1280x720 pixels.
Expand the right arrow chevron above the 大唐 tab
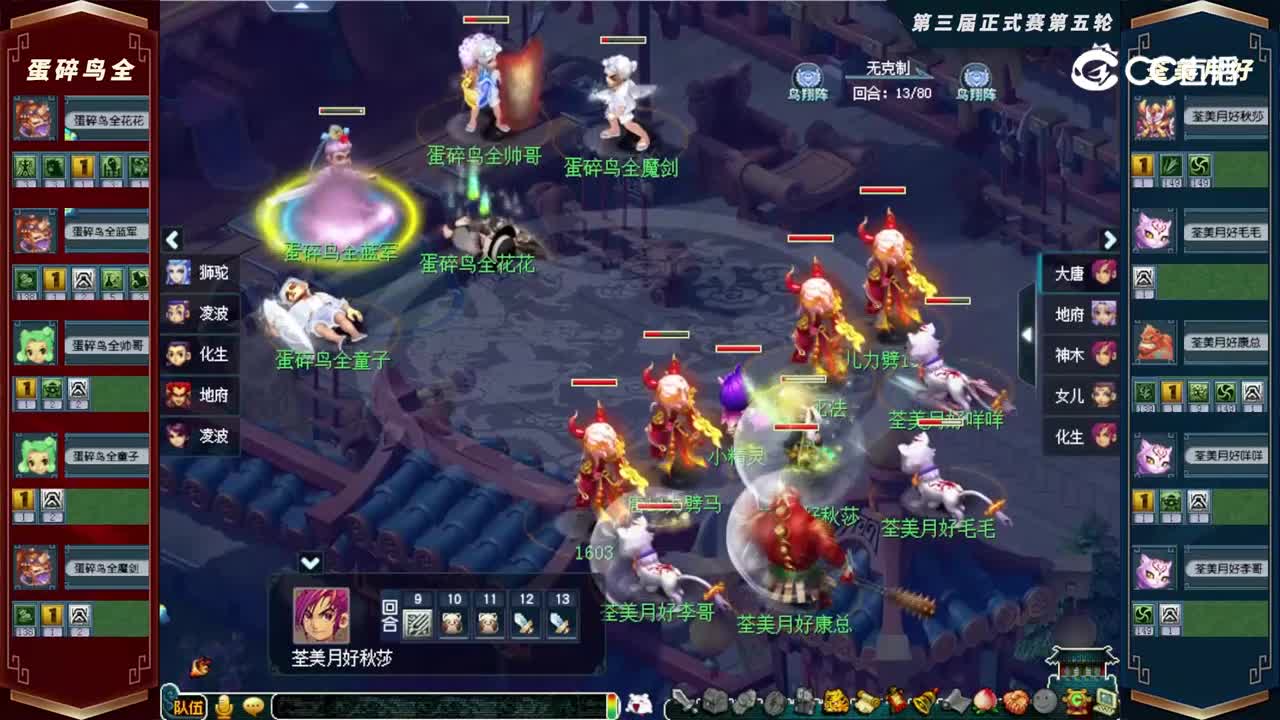pos(1110,240)
